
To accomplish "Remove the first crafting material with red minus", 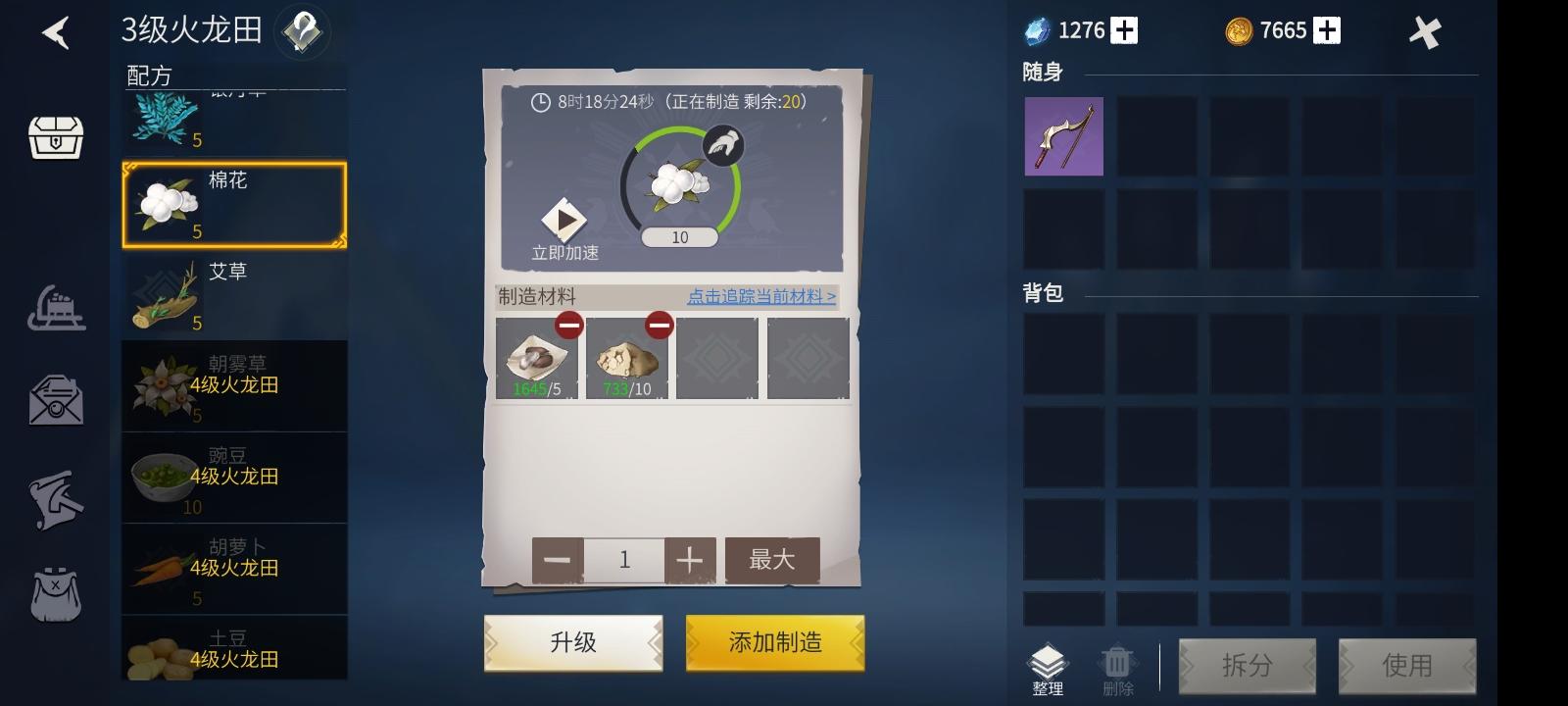I will (x=569, y=324).
